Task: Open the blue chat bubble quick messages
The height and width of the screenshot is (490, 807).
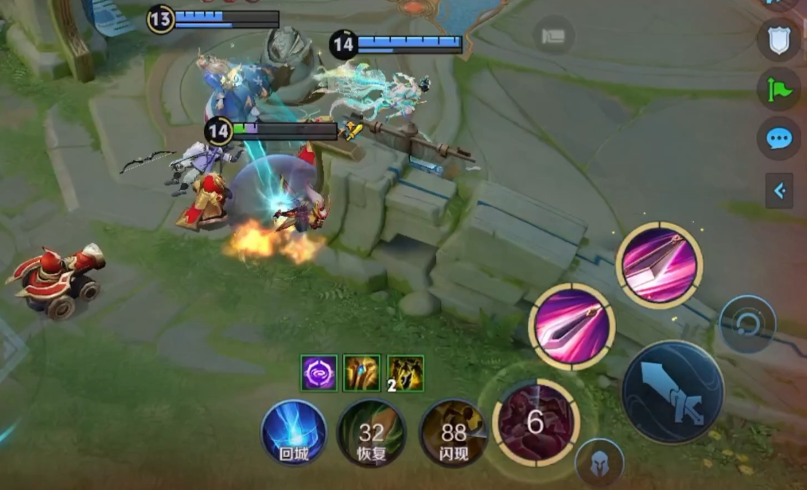Action: click(778, 138)
